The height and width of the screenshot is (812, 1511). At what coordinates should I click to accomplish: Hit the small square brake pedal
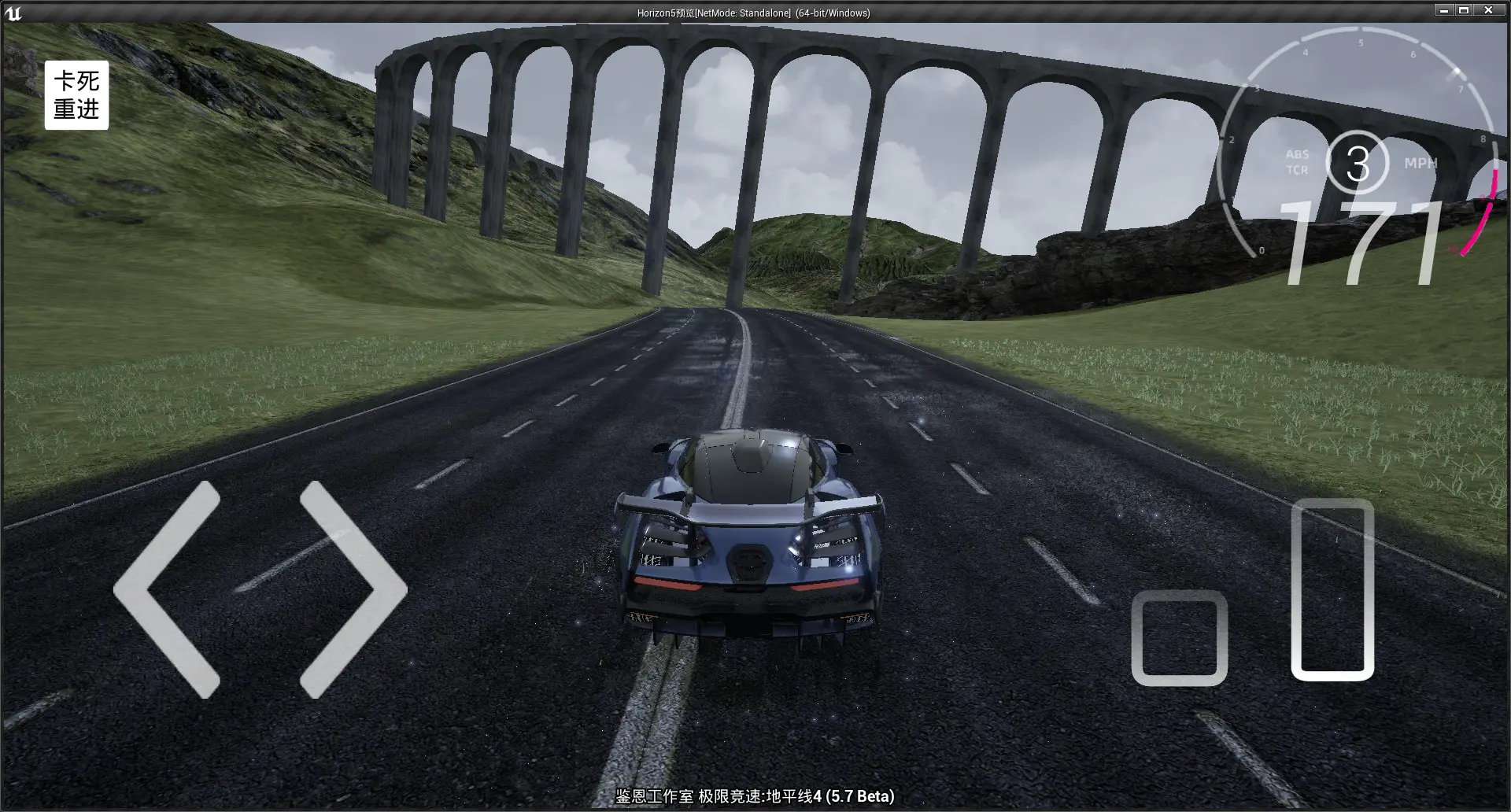pyautogui.click(x=1179, y=638)
